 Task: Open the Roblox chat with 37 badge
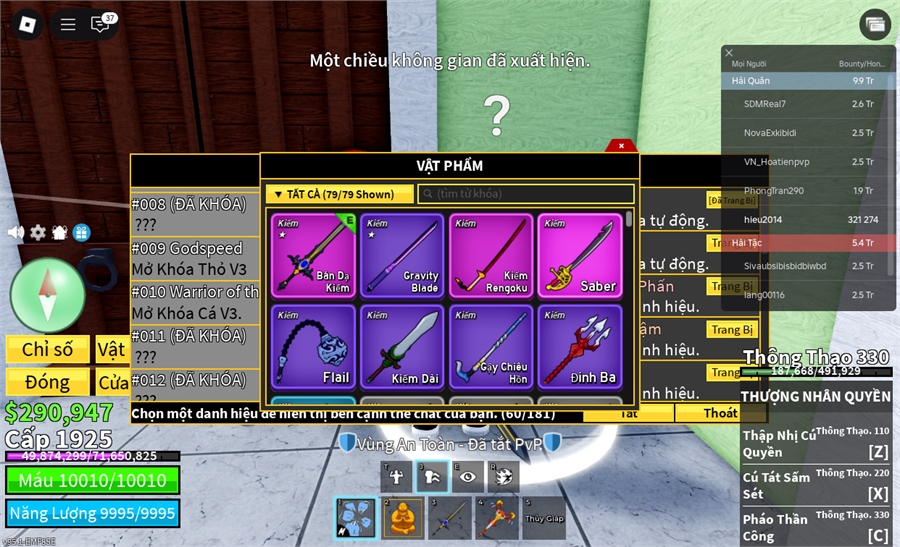tap(101, 24)
